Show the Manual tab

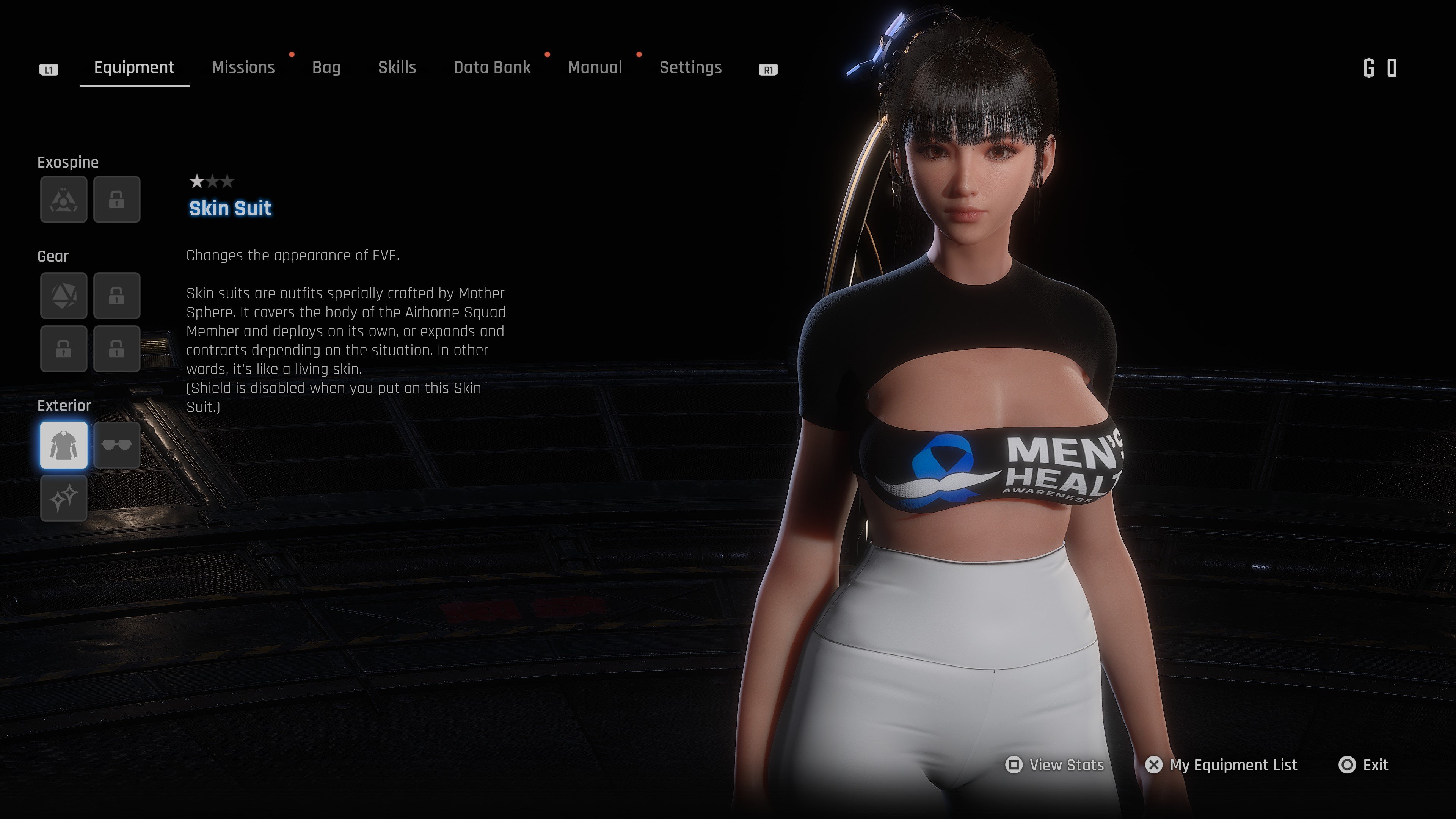pos(595,68)
